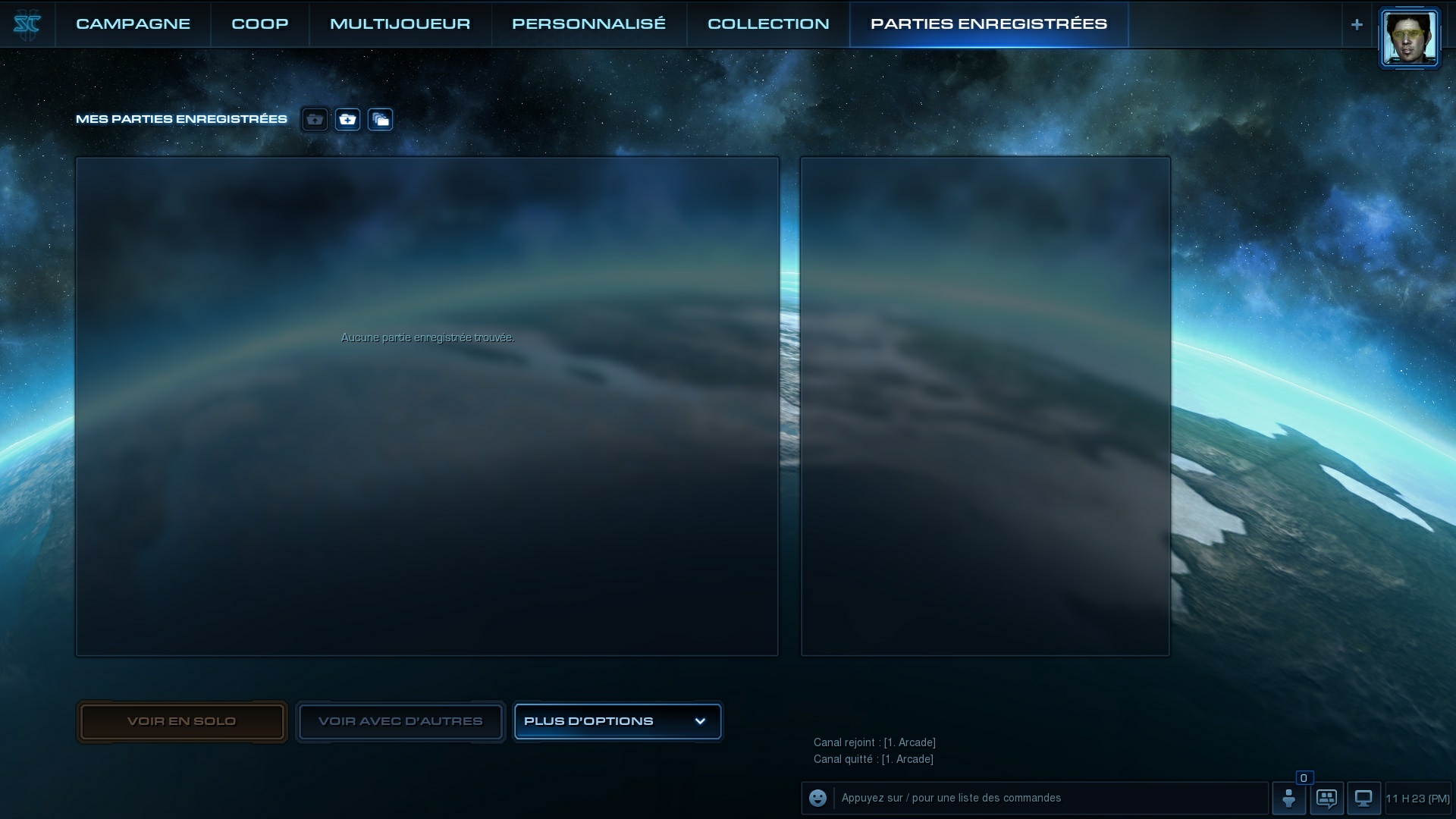Click the StarCraft logo home button
Image resolution: width=1456 pixels, height=819 pixels.
[x=27, y=24]
